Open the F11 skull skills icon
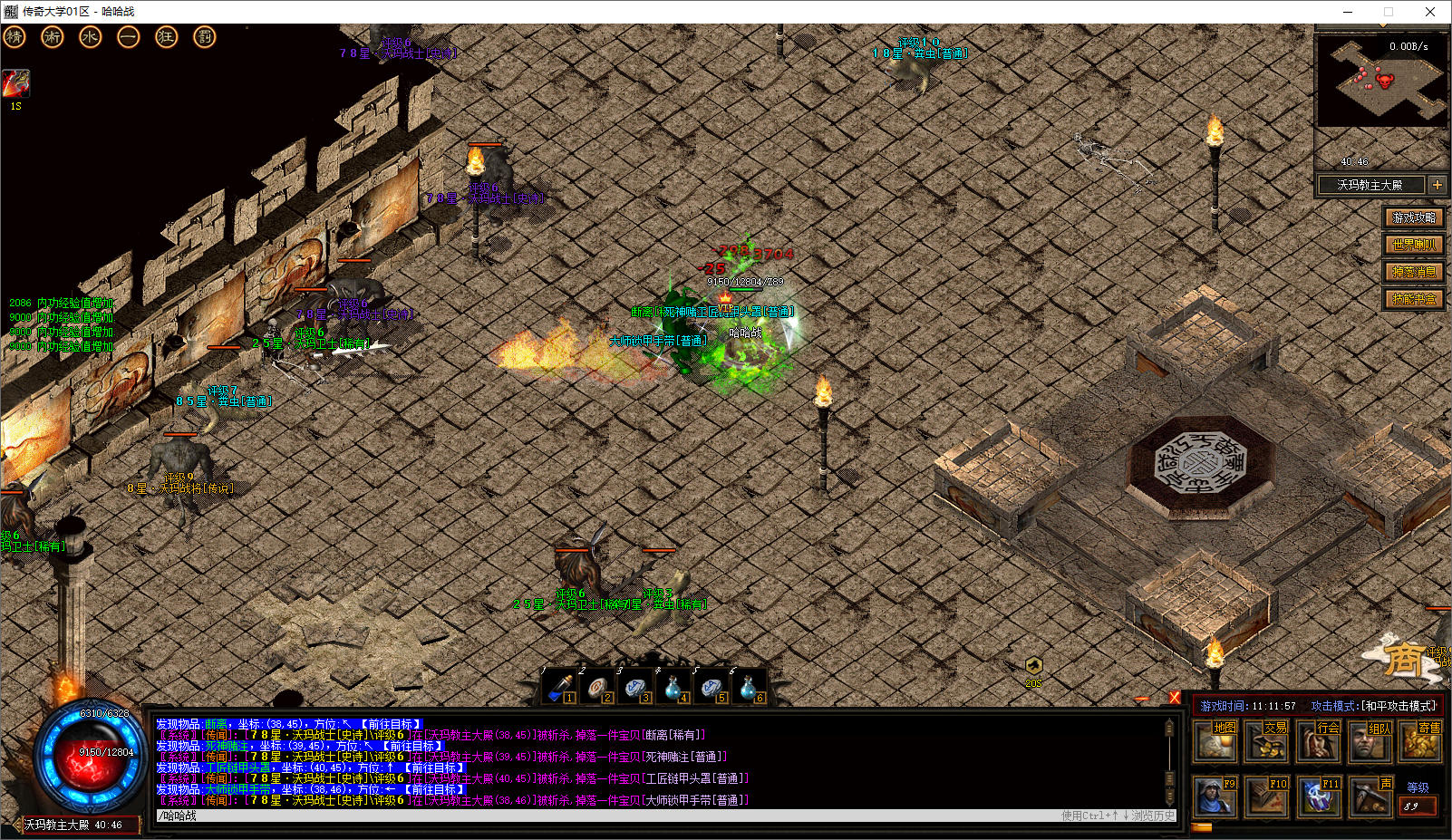Screen dimensions: 1452x840 (x=1318, y=797)
